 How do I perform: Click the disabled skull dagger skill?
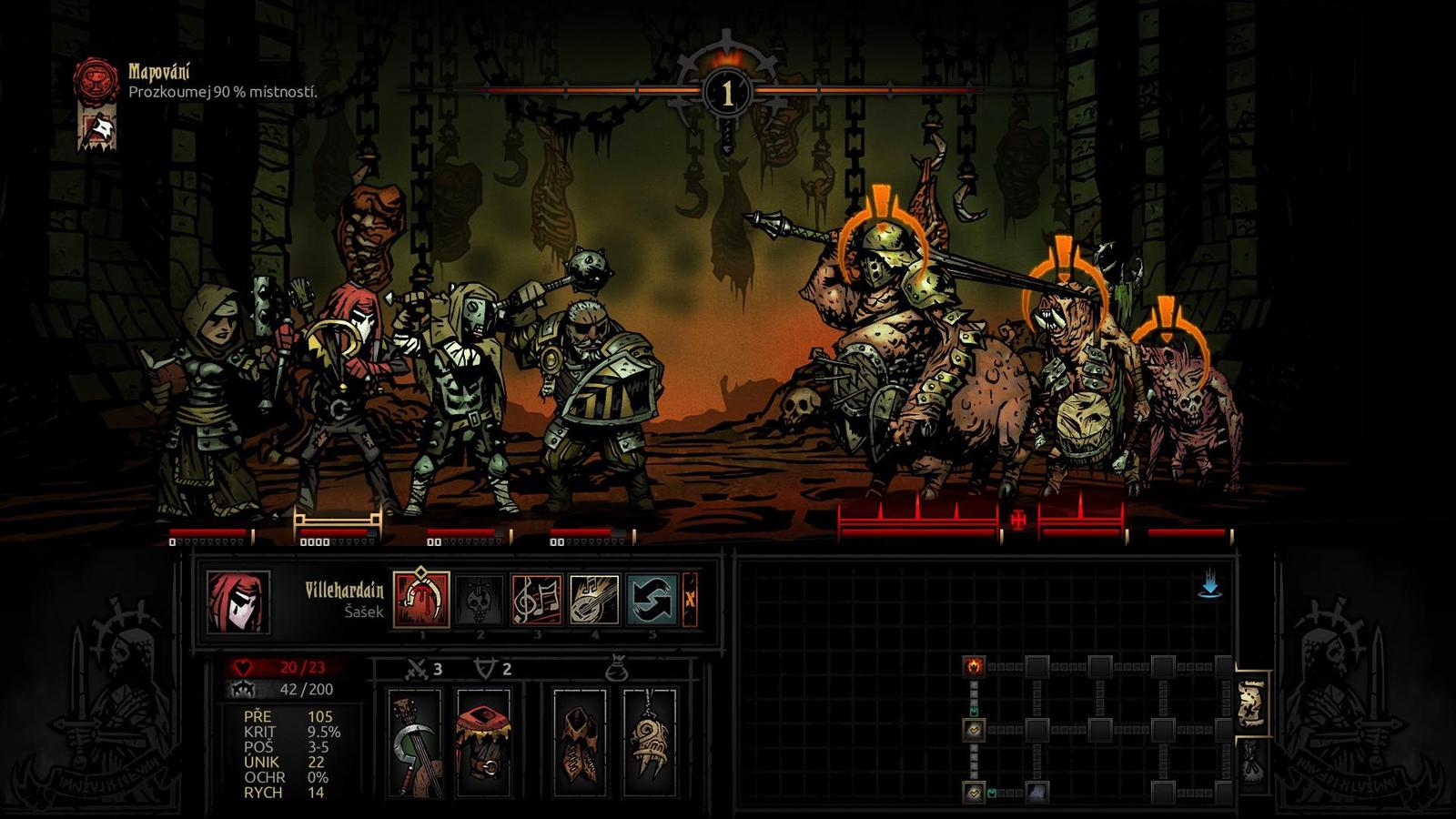(x=480, y=600)
